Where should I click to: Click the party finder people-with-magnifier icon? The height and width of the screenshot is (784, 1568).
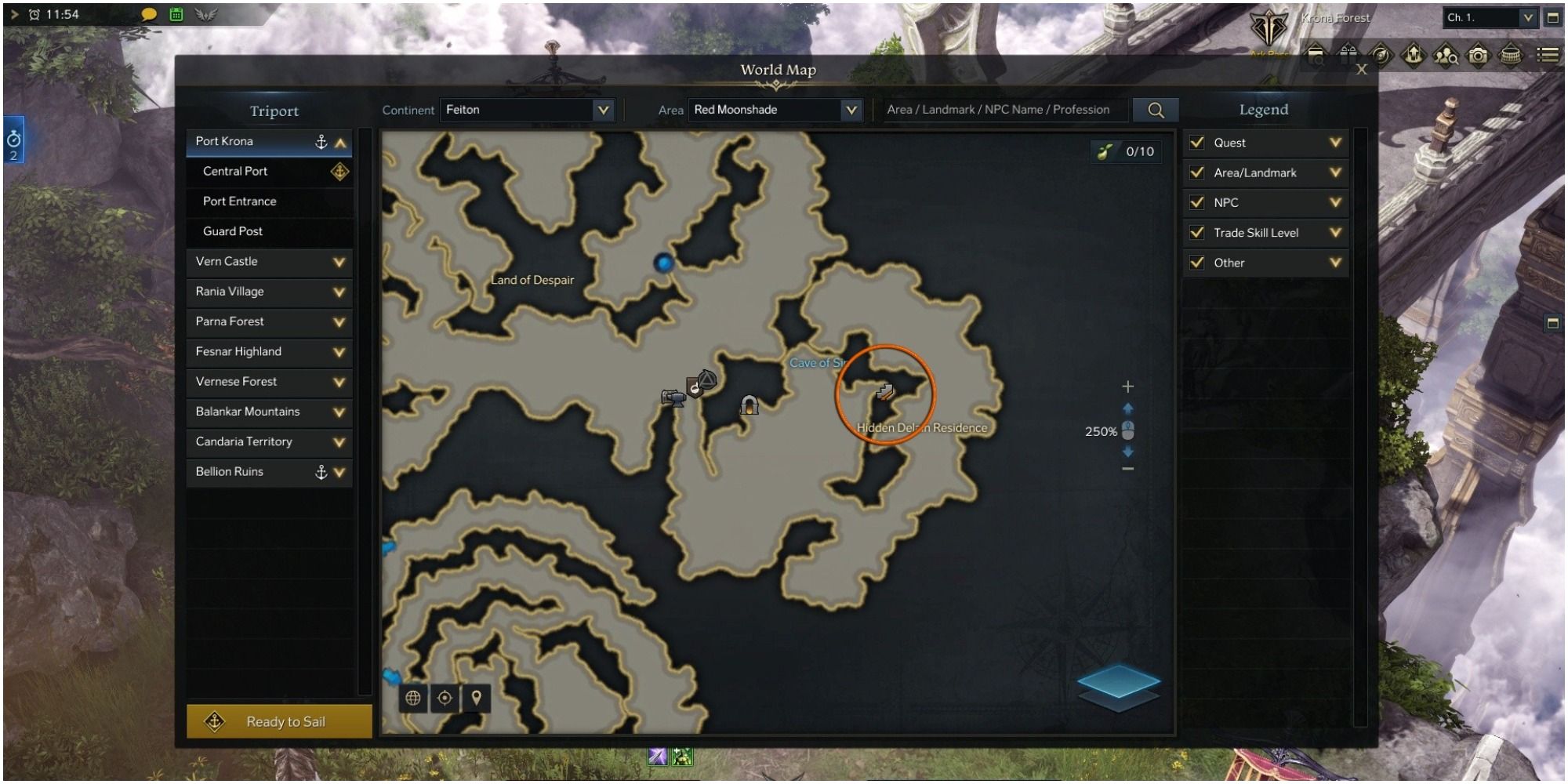coord(1446,56)
